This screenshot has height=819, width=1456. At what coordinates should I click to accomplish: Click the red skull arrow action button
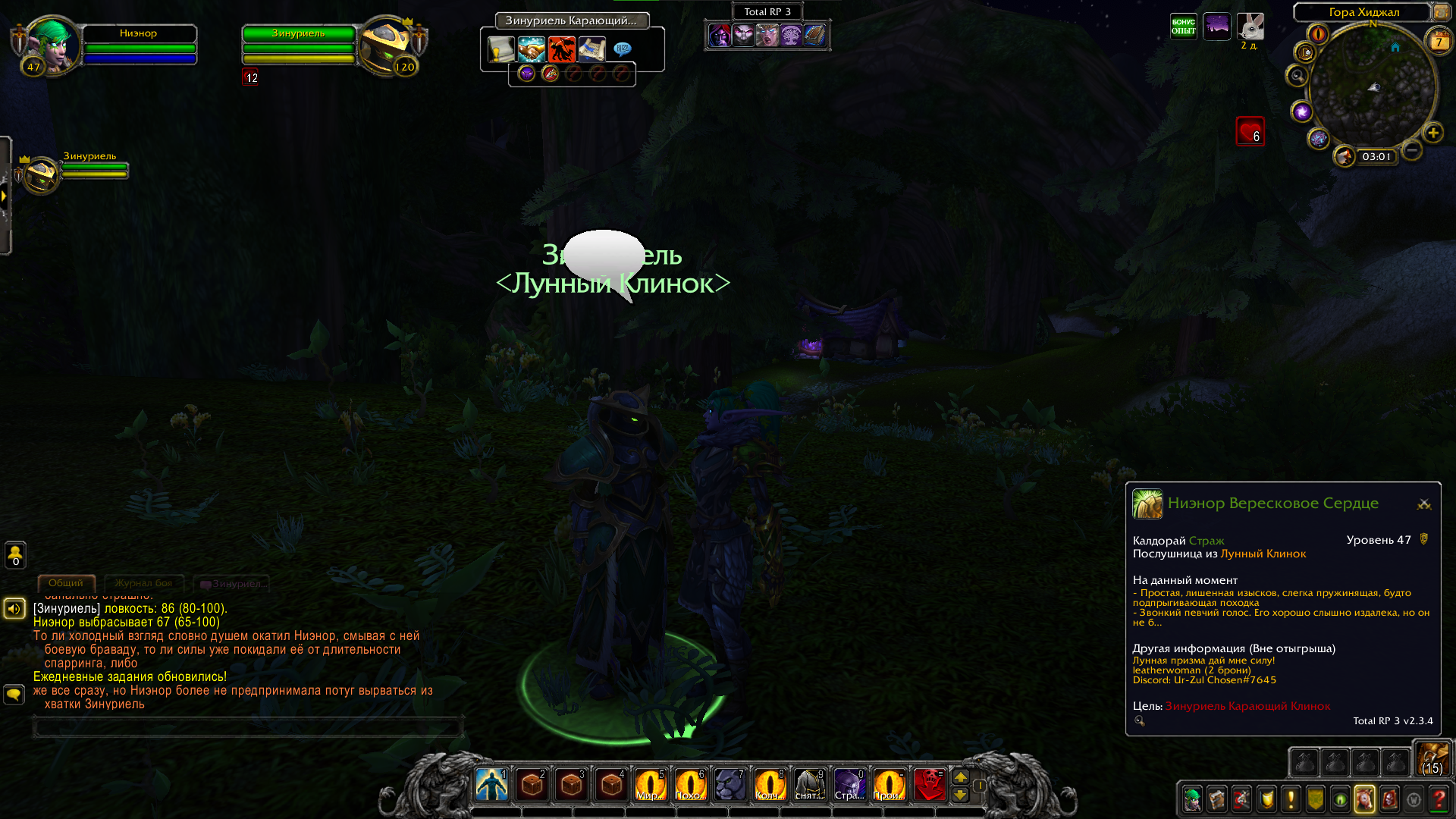929,785
